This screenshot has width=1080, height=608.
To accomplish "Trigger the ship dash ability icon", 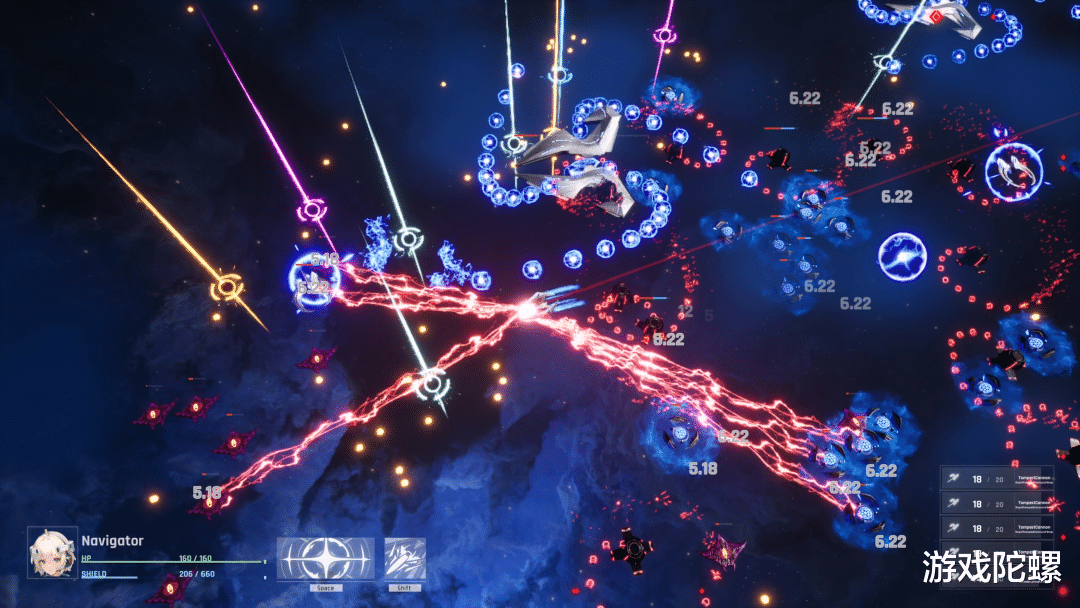I will [406, 559].
